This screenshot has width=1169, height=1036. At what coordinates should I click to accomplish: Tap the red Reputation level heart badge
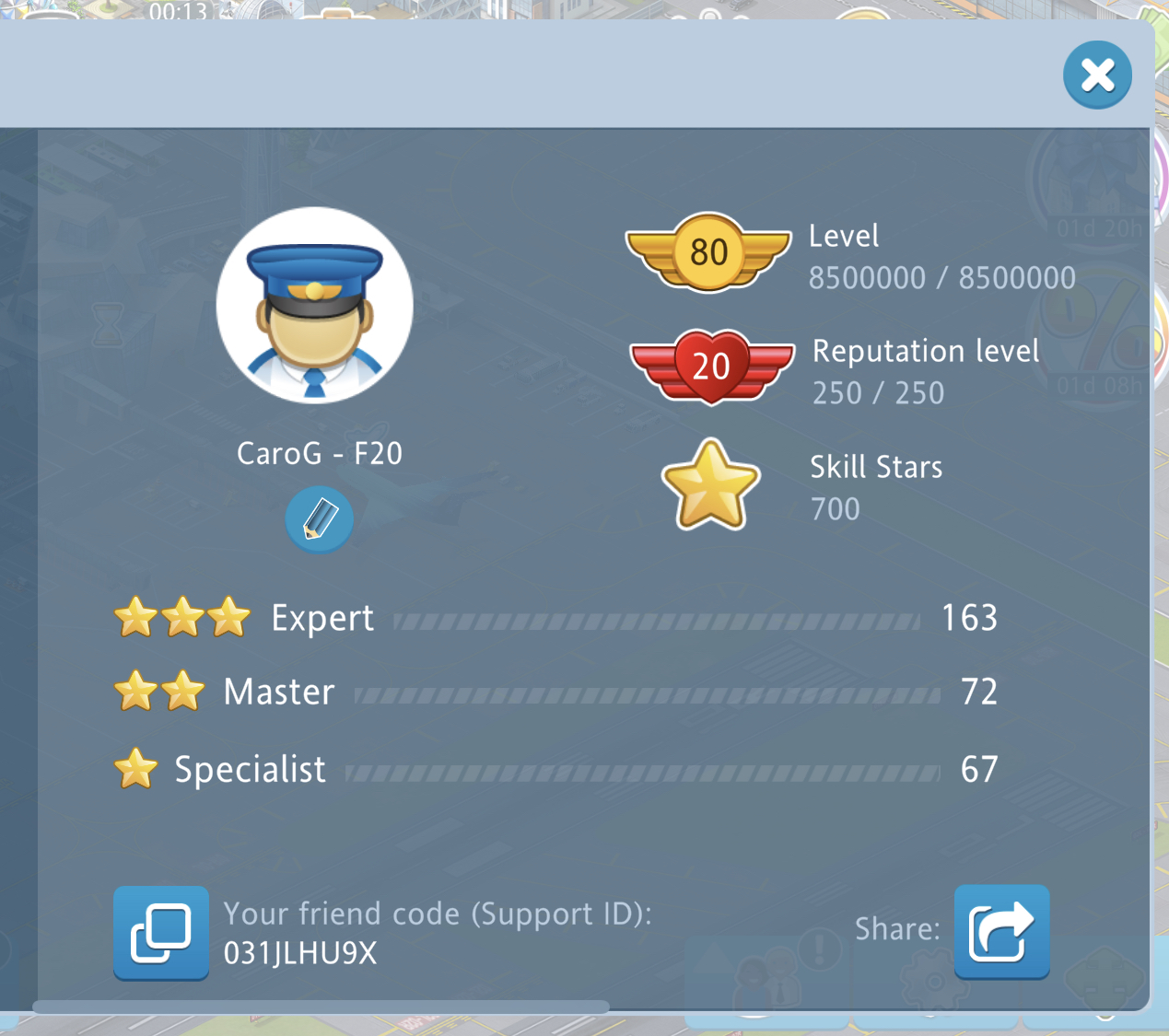point(711,367)
